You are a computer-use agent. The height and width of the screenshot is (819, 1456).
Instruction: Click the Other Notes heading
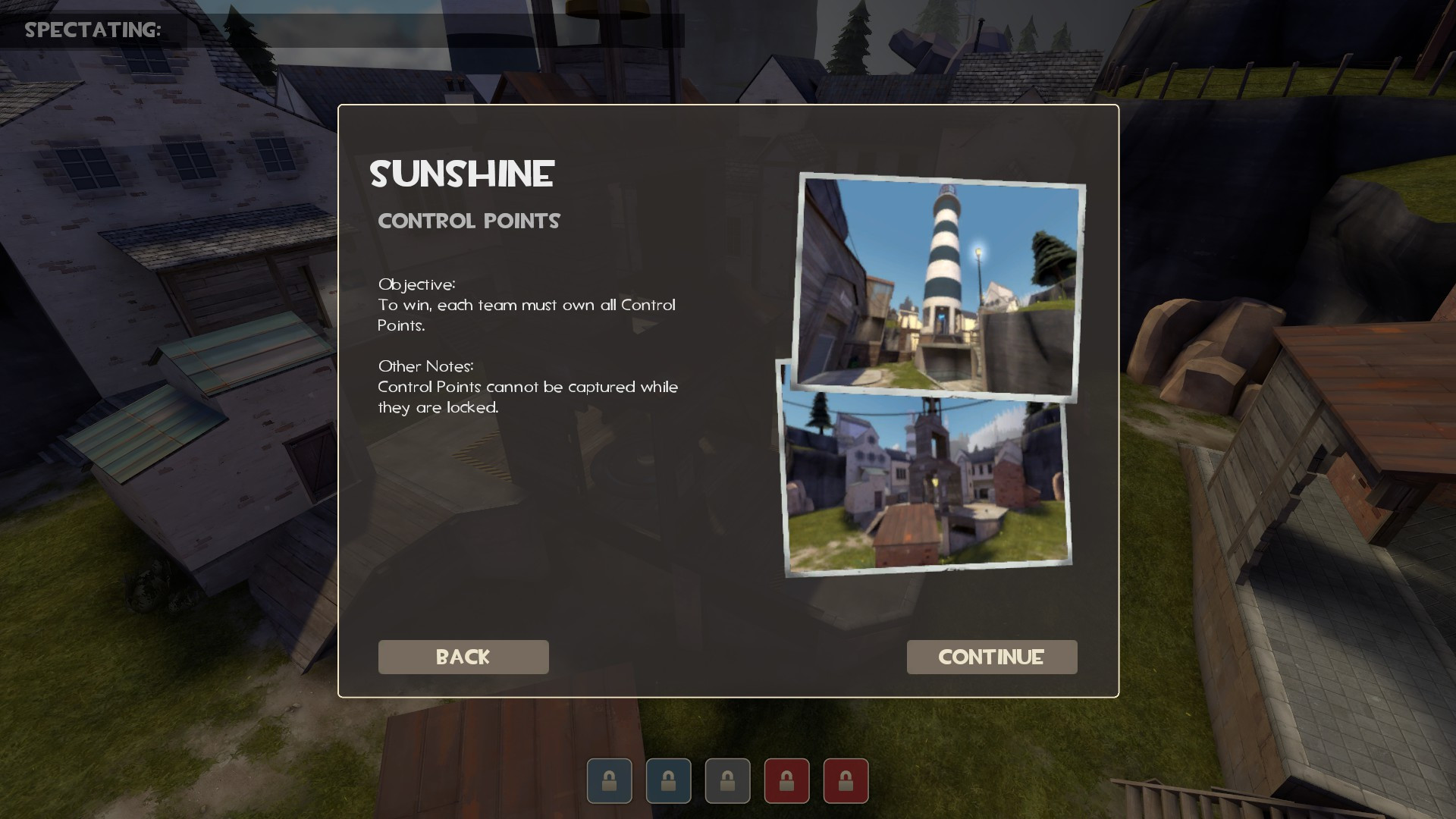pos(425,366)
